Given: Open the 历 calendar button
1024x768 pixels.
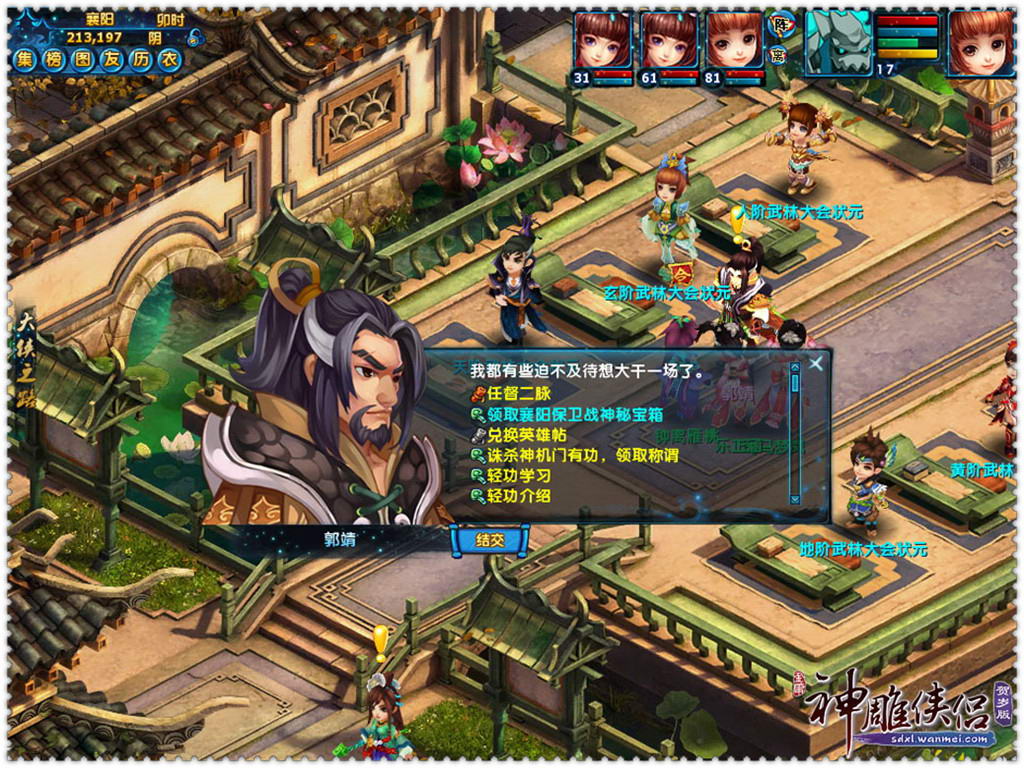Looking at the screenshot, I should tap(142, 59).
